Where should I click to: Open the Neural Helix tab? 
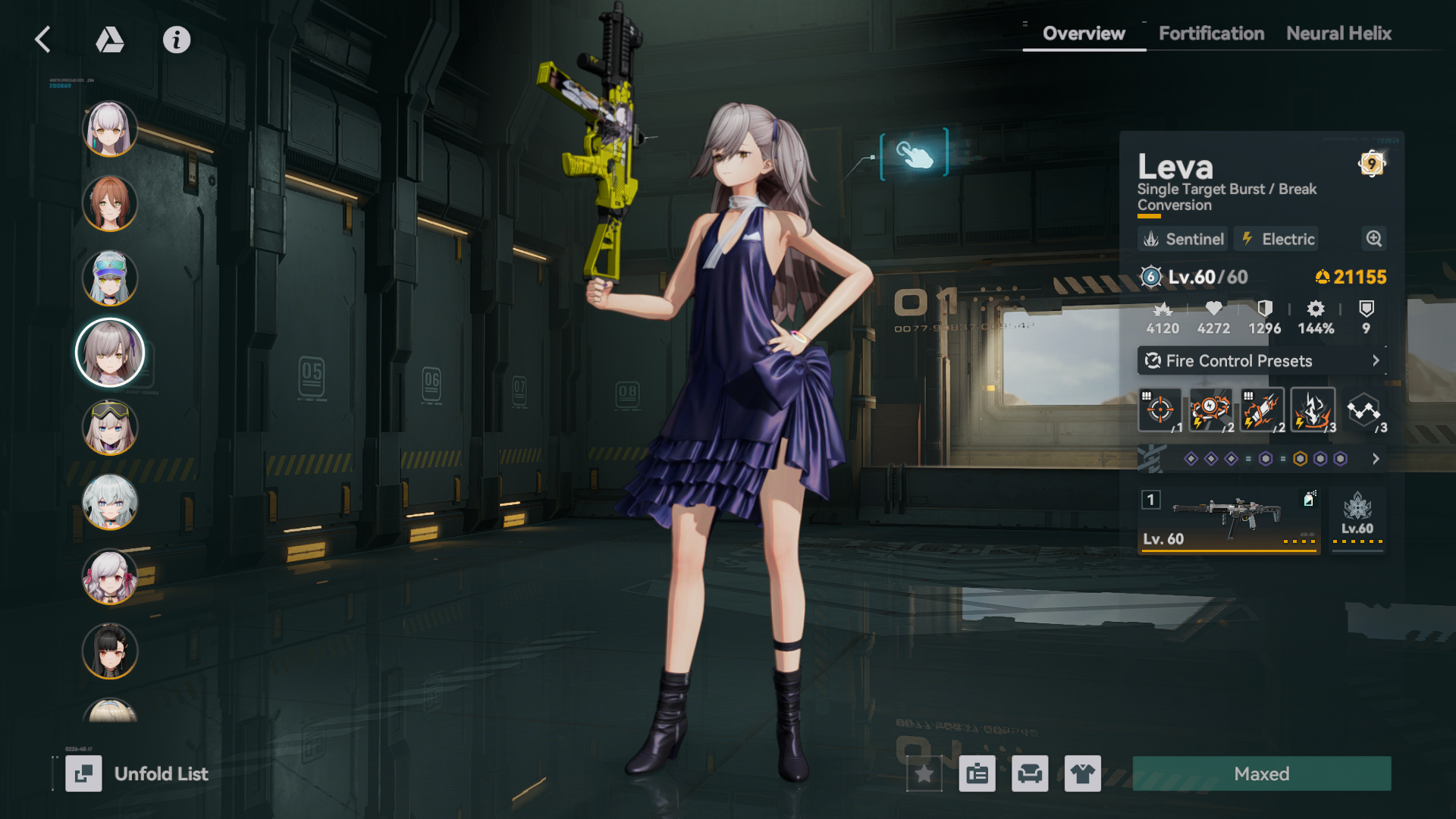tap(1338, 33)
